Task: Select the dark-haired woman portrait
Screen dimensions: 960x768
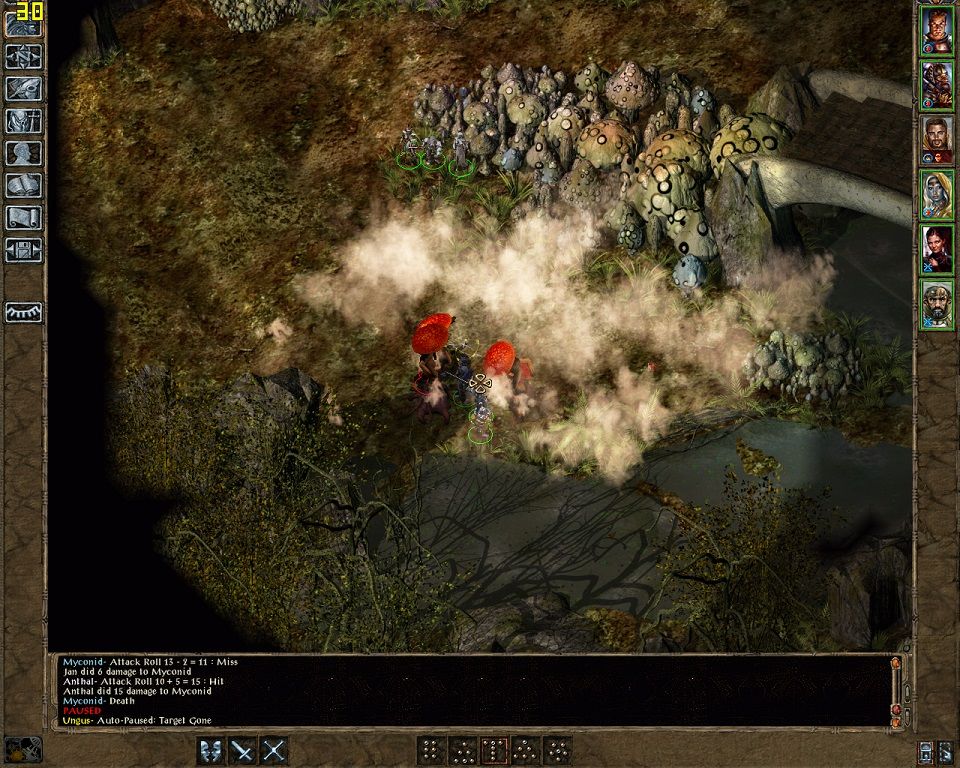Action: tap(937, 250)
